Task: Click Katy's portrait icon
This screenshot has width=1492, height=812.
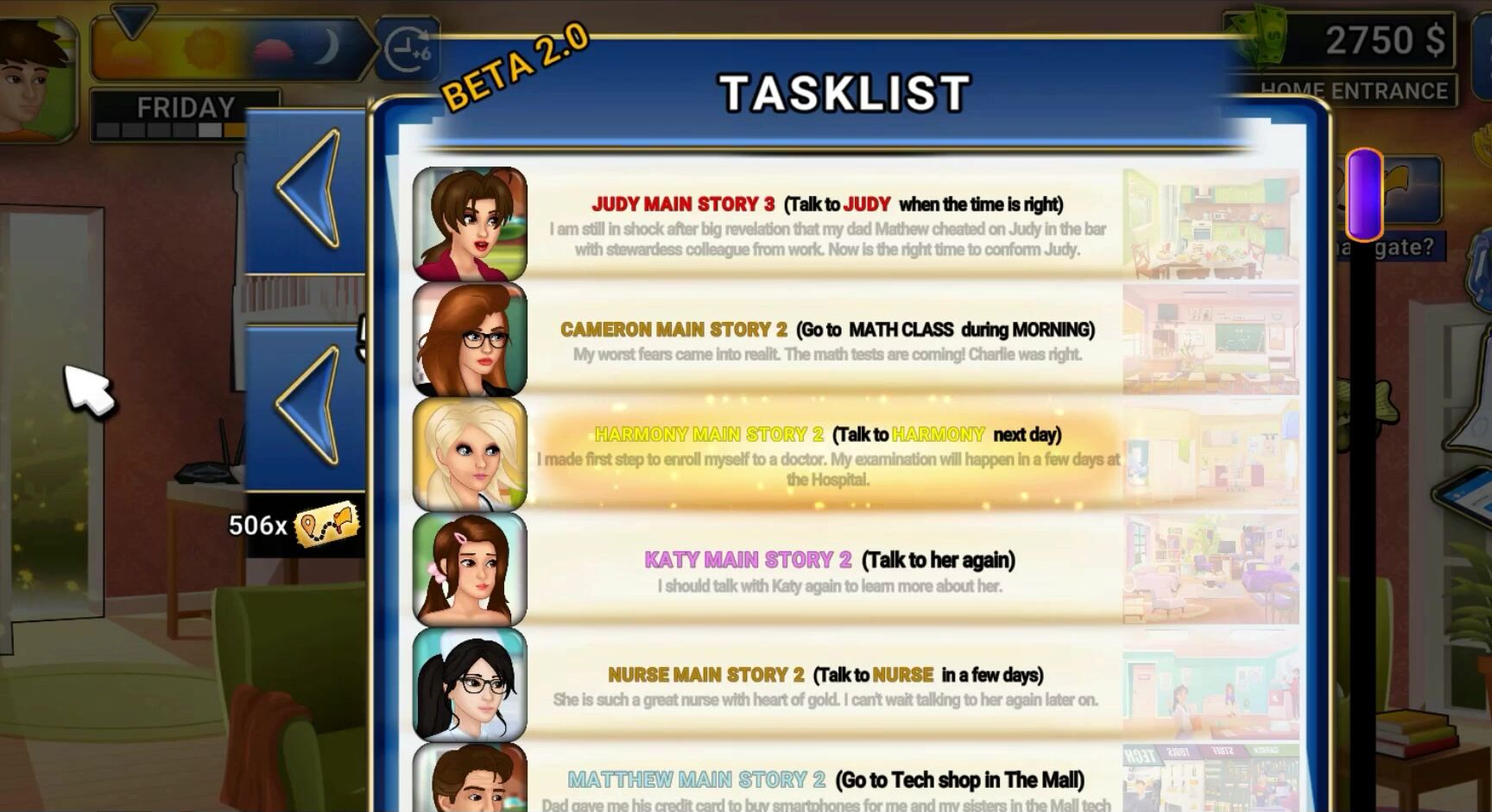Action: pos(468,571)
